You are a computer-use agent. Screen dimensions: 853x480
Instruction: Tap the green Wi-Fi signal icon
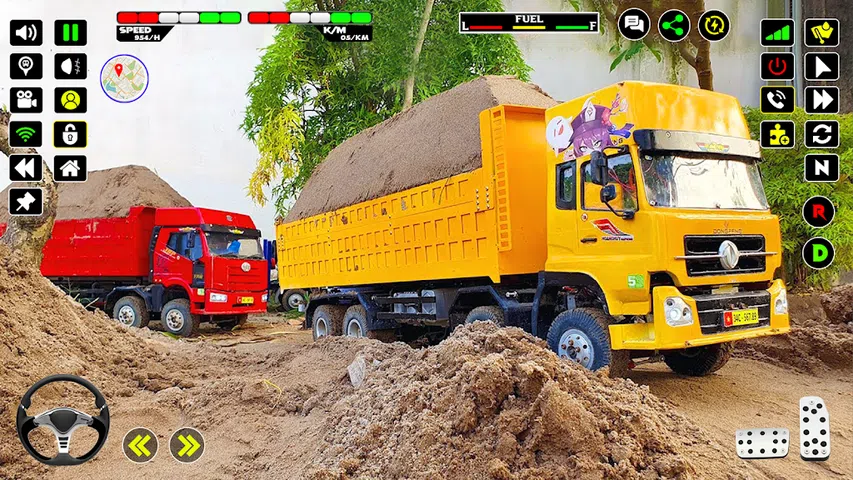pyautogui.click(x=26, y=134)
